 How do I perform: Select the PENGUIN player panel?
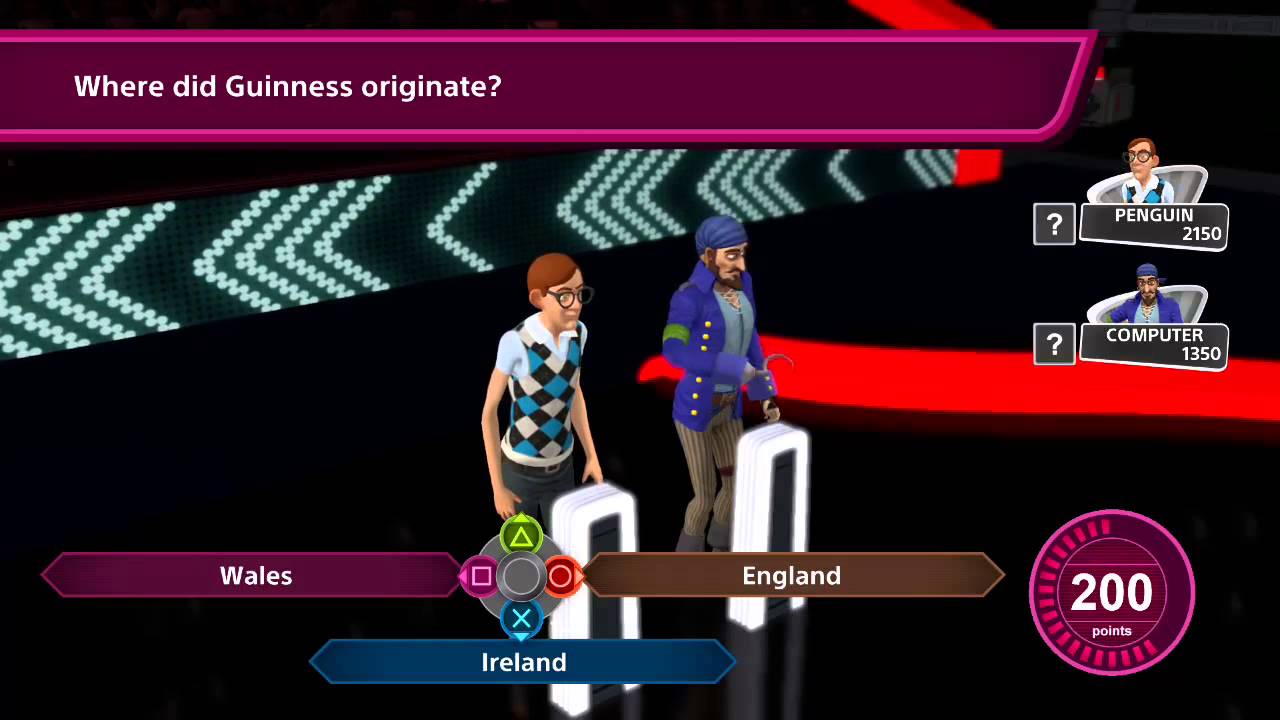1153,224
